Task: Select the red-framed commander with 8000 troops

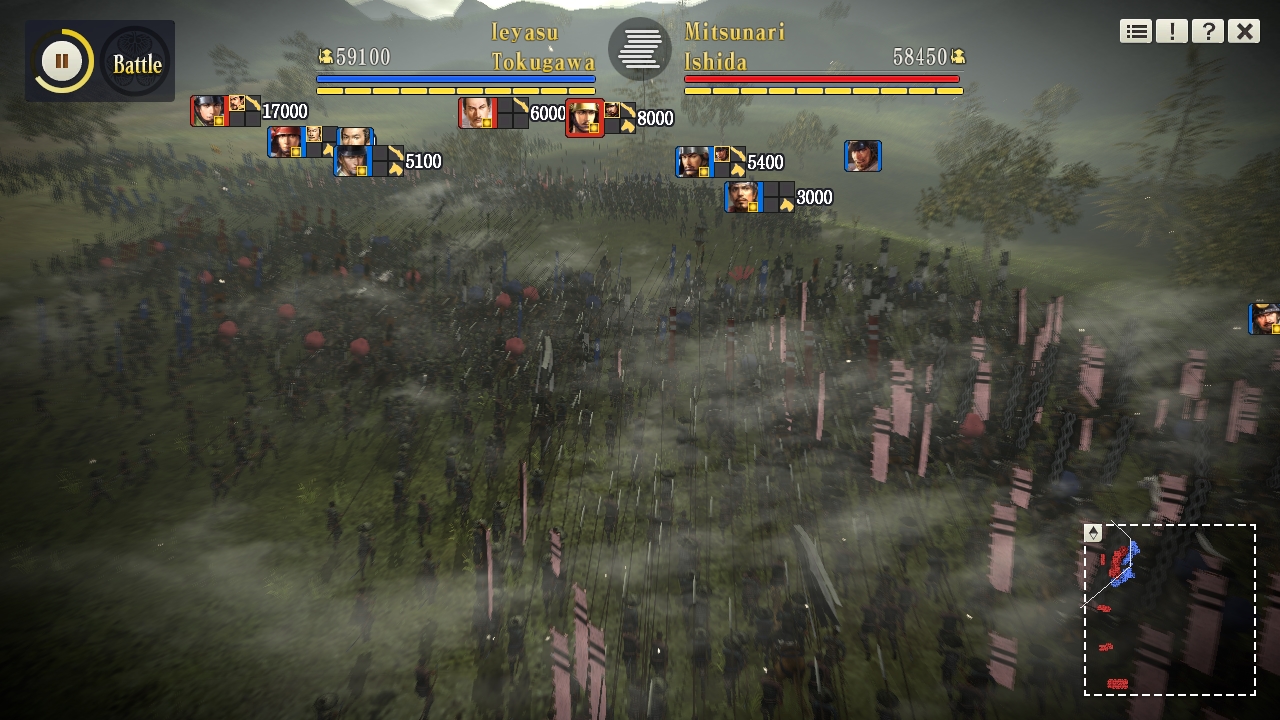Action: (x=585, y=118)
